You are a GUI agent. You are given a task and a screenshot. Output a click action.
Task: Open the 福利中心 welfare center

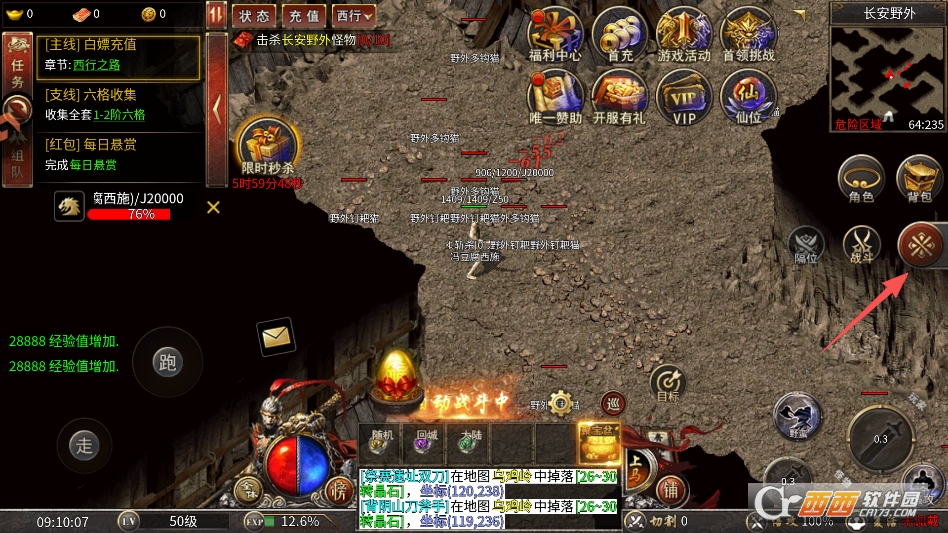pos(555,35)
